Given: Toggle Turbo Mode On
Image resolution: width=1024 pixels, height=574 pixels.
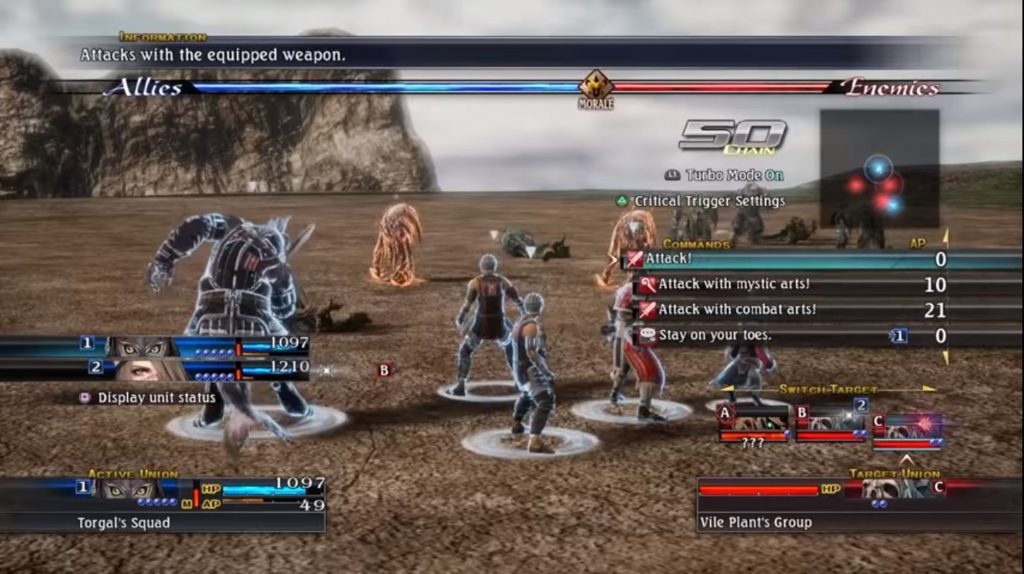Looking at the screenshot, I should [x=725, y=175].
